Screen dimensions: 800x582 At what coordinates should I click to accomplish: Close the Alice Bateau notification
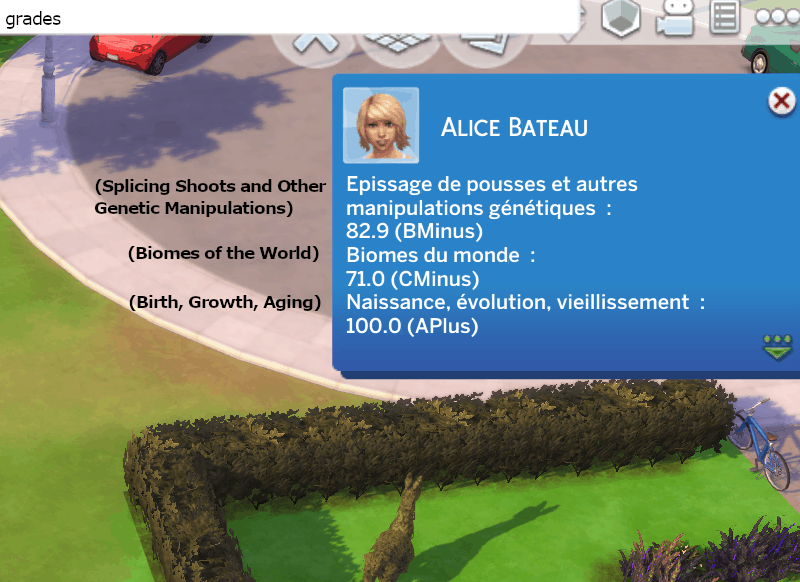780,101
